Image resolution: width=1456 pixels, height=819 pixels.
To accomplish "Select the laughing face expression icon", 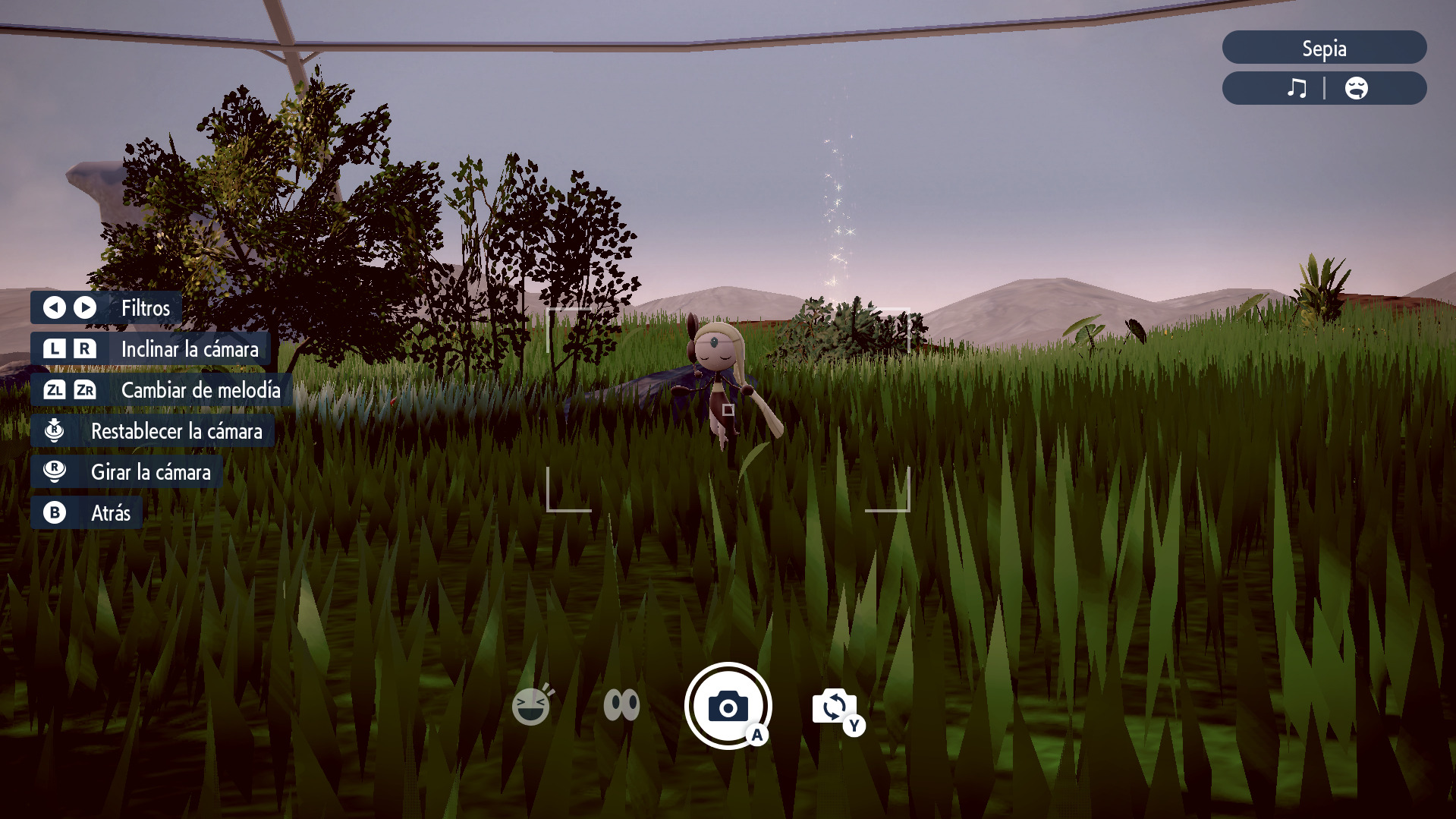I will (531, 706).
